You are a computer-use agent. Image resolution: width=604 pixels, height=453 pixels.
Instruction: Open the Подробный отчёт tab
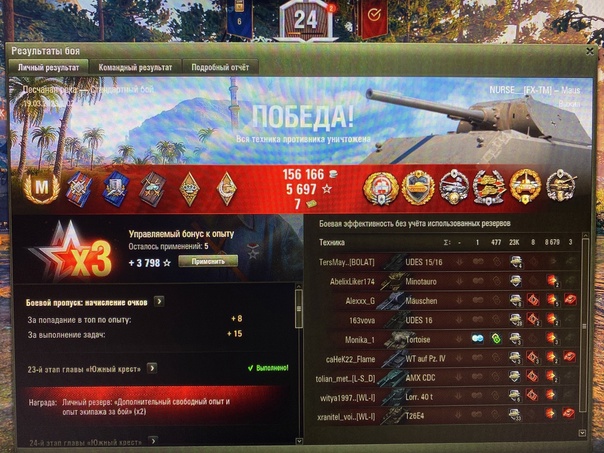pos(219,67)
